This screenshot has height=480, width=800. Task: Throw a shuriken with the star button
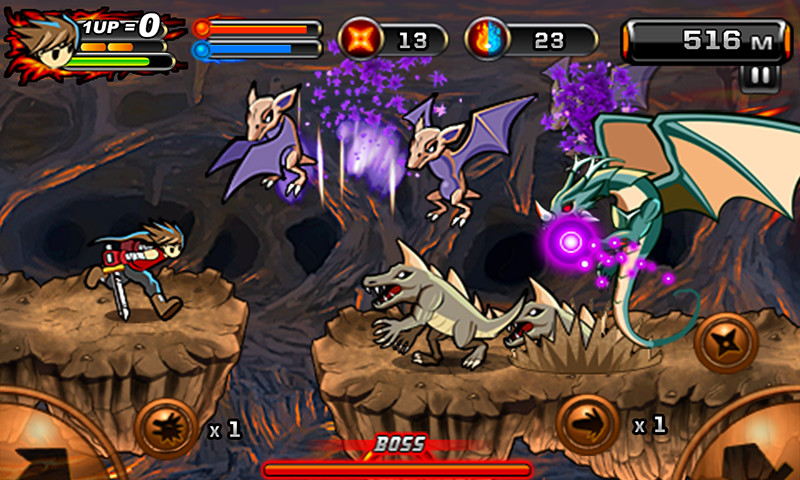click(x=727, y=344)
